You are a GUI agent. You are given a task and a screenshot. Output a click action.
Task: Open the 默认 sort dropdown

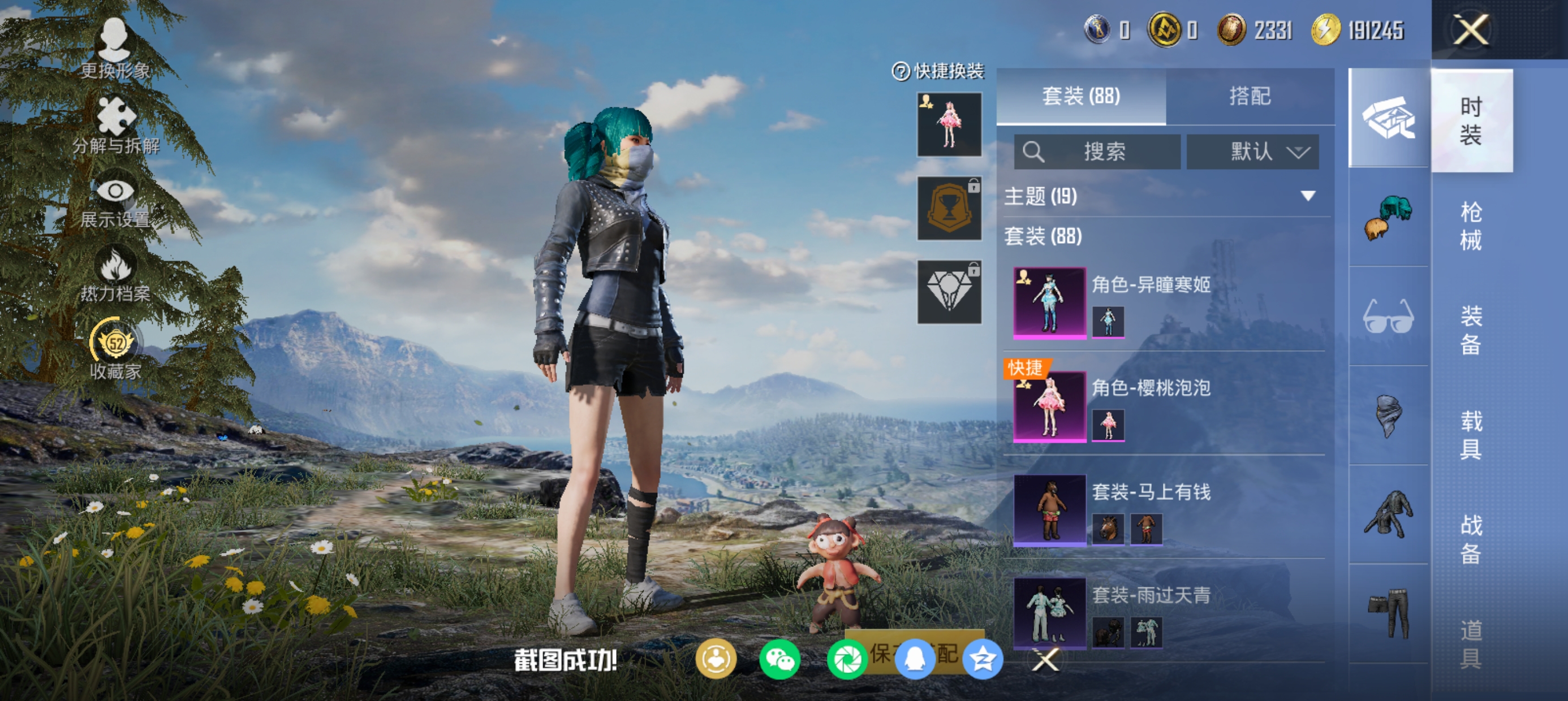click(x=1253, y=152)
